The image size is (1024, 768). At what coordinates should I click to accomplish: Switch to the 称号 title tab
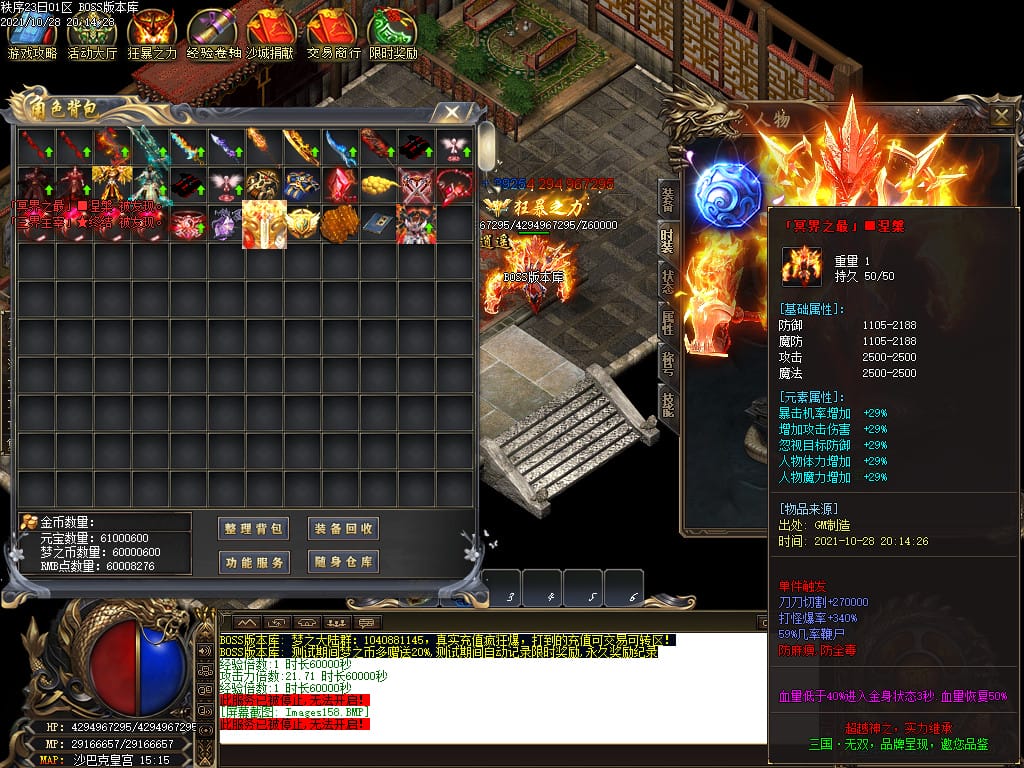(x=667, y=361)
